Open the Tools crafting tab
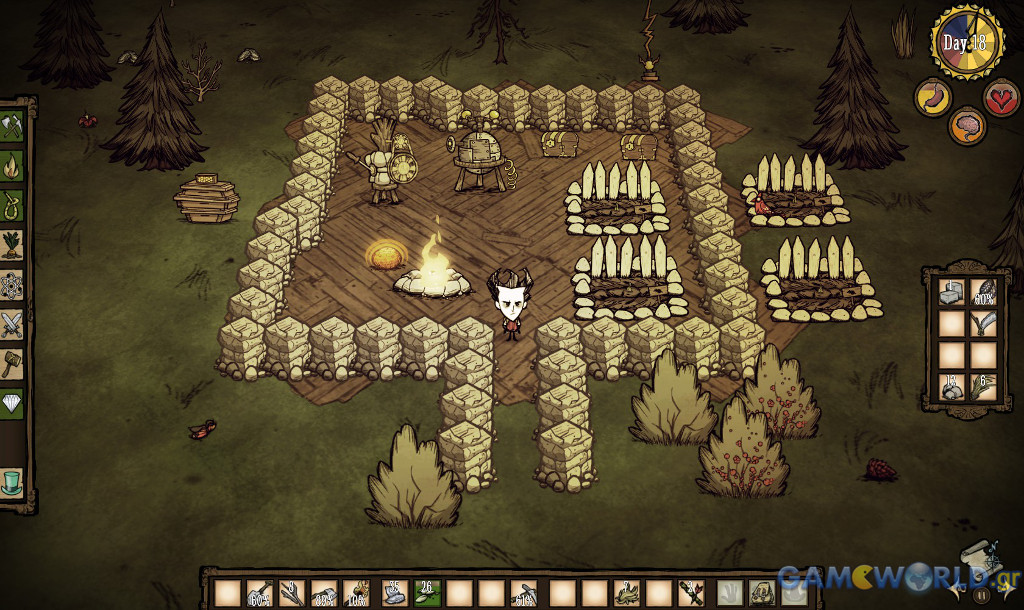The width and height of the screenshot is (1024, 610). pos(13,127)
